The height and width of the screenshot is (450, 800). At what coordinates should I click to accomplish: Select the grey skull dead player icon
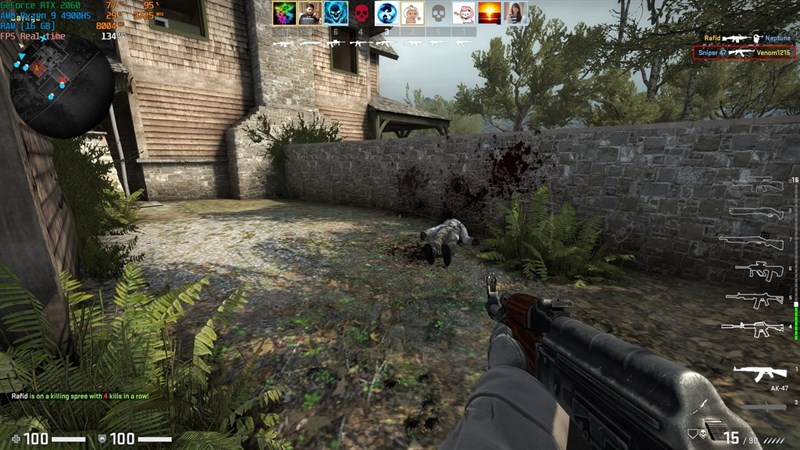(x=438, y=14)
